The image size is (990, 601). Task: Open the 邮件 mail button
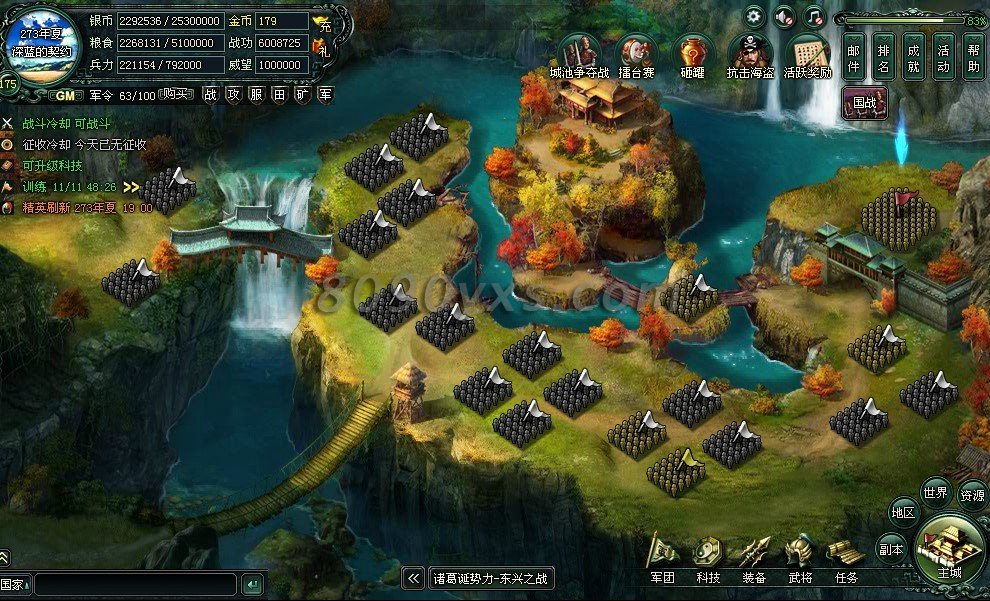pos(854,56)
